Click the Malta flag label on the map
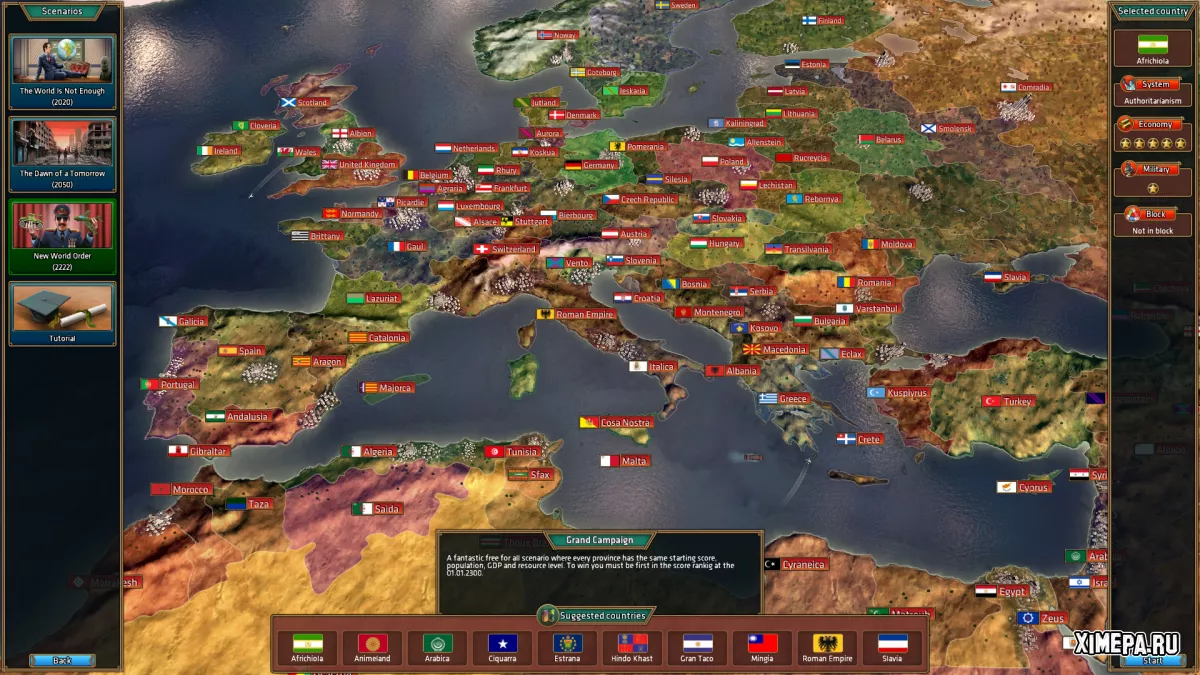 point(625,461)
